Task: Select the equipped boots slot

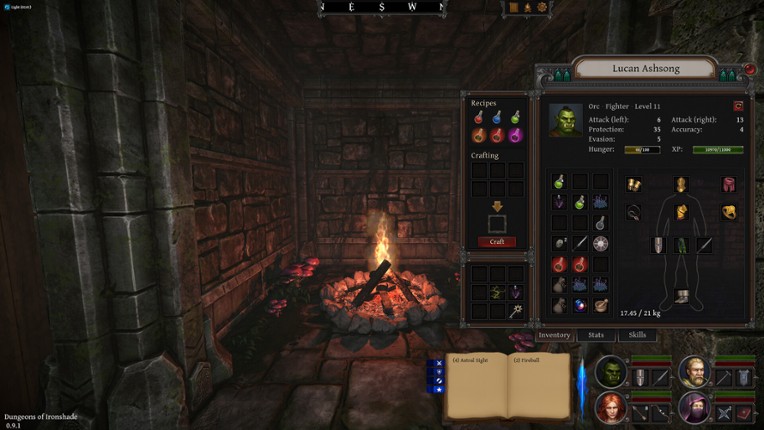Action: [681, 296]
